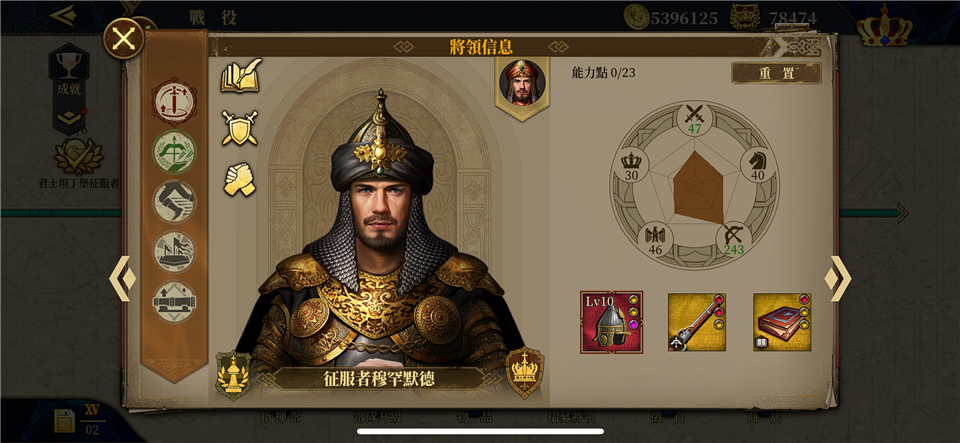The image size is (960, 443).
Task: Click the eagle emblem attribute icon
Action: coord(655,236)
